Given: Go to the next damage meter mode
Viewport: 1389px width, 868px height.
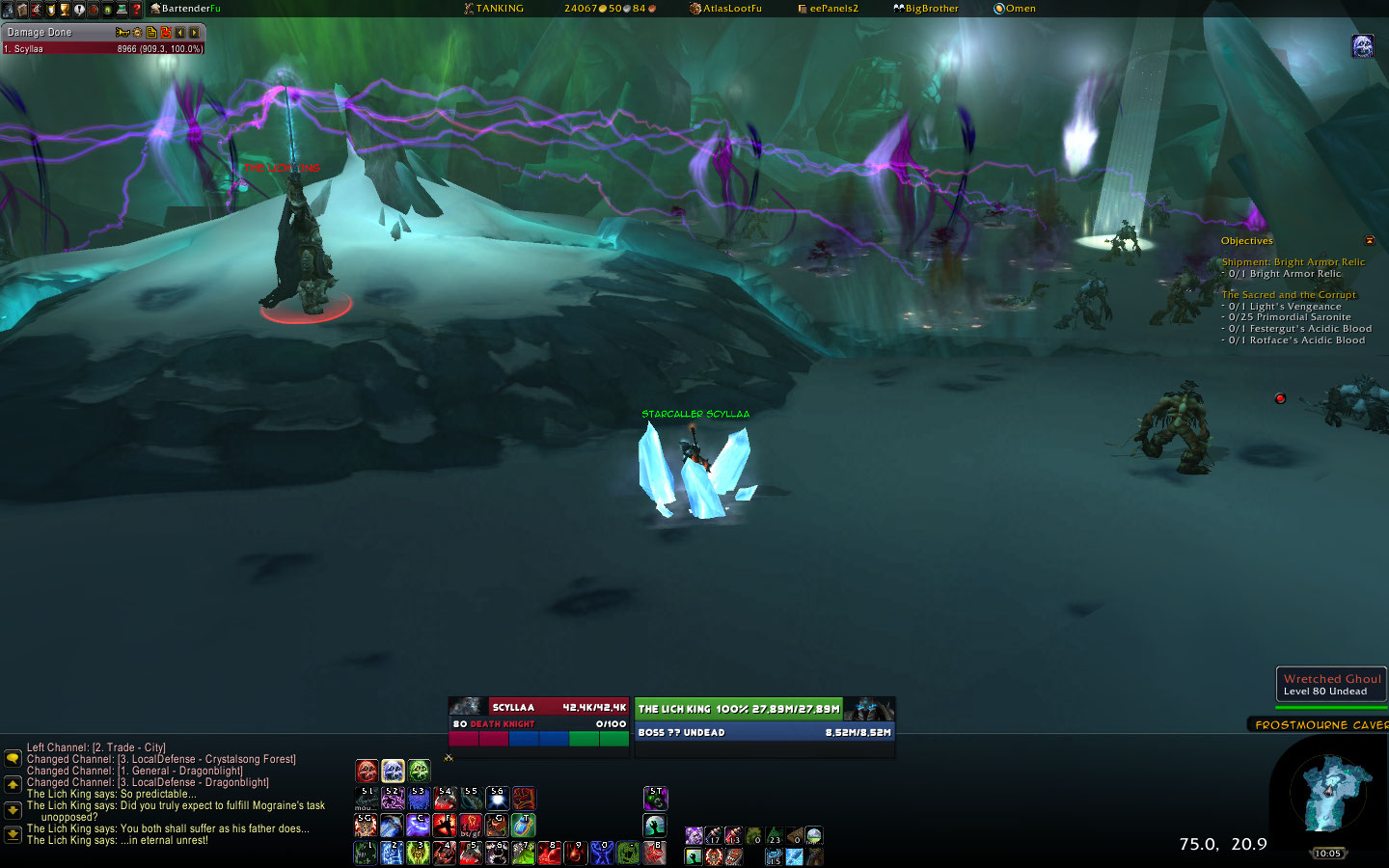Looking at the screenshot, I should click(x=194, y=33).
